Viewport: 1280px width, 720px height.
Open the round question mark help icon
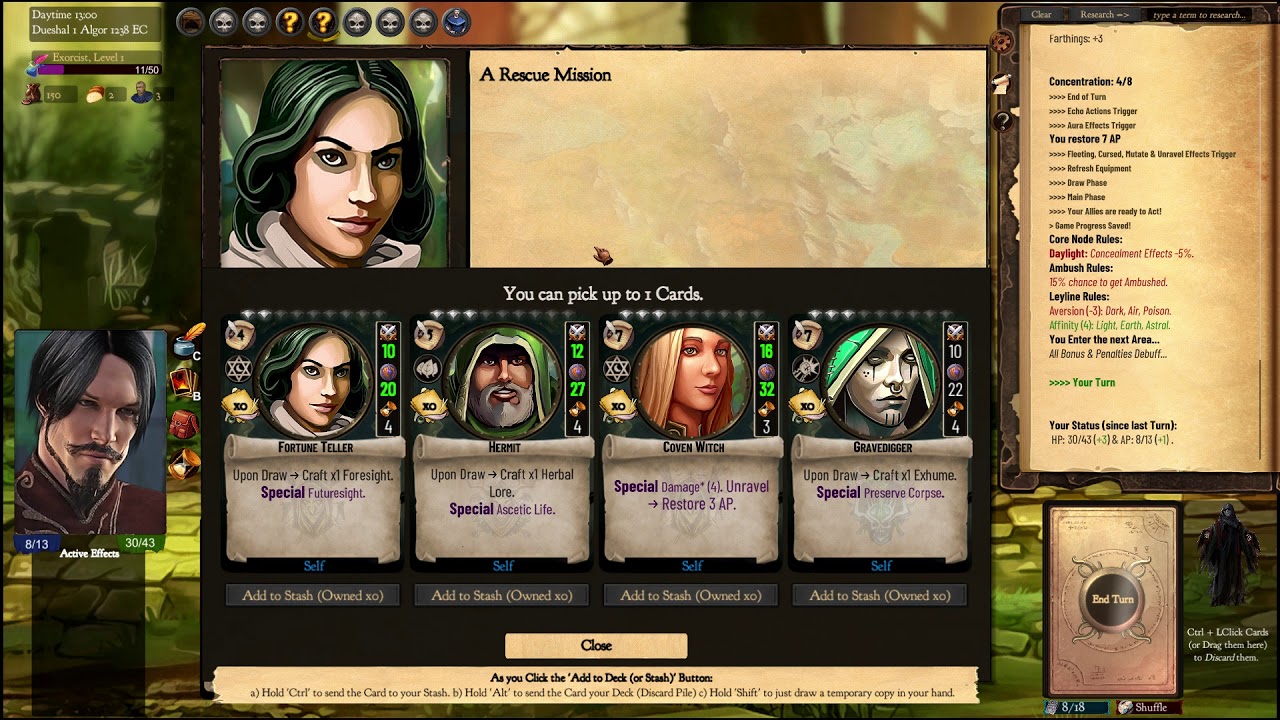(x=1002, y=121)
